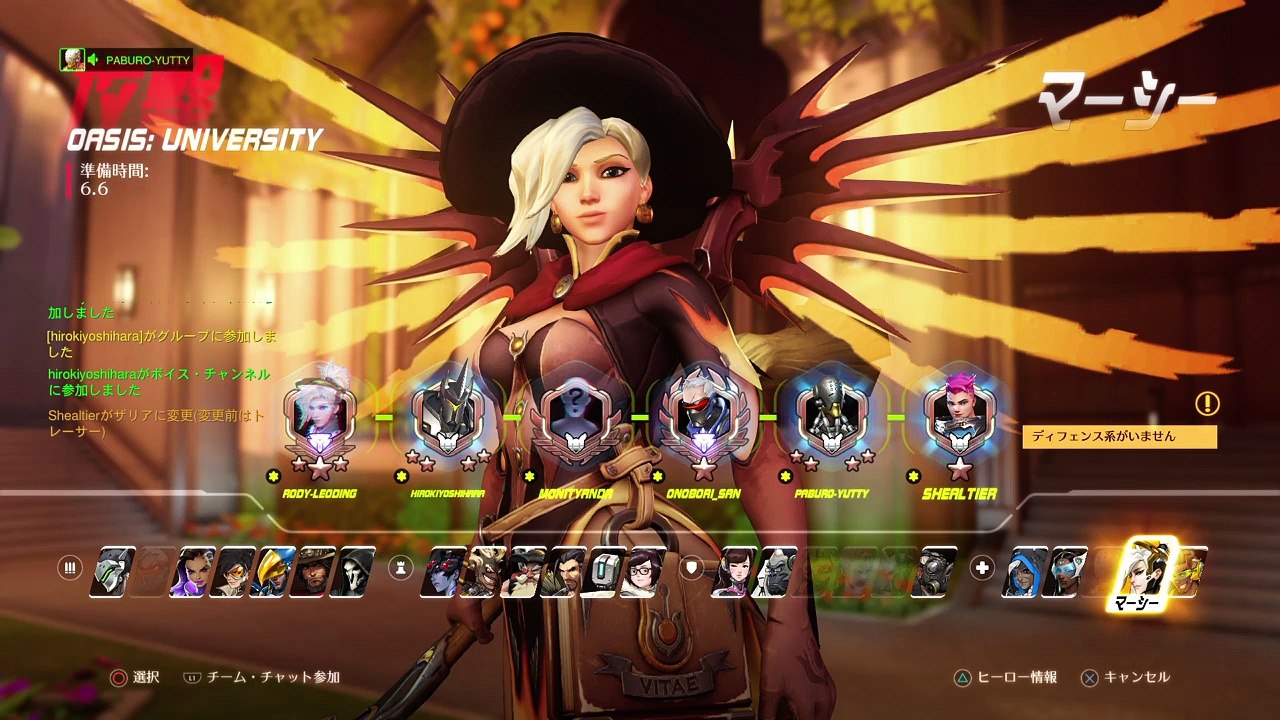Image resolution: width=1280 pixels, height=720 pixels.
Task: Click the yellow team composition warning icon
Action: [x=1207, y=404]
